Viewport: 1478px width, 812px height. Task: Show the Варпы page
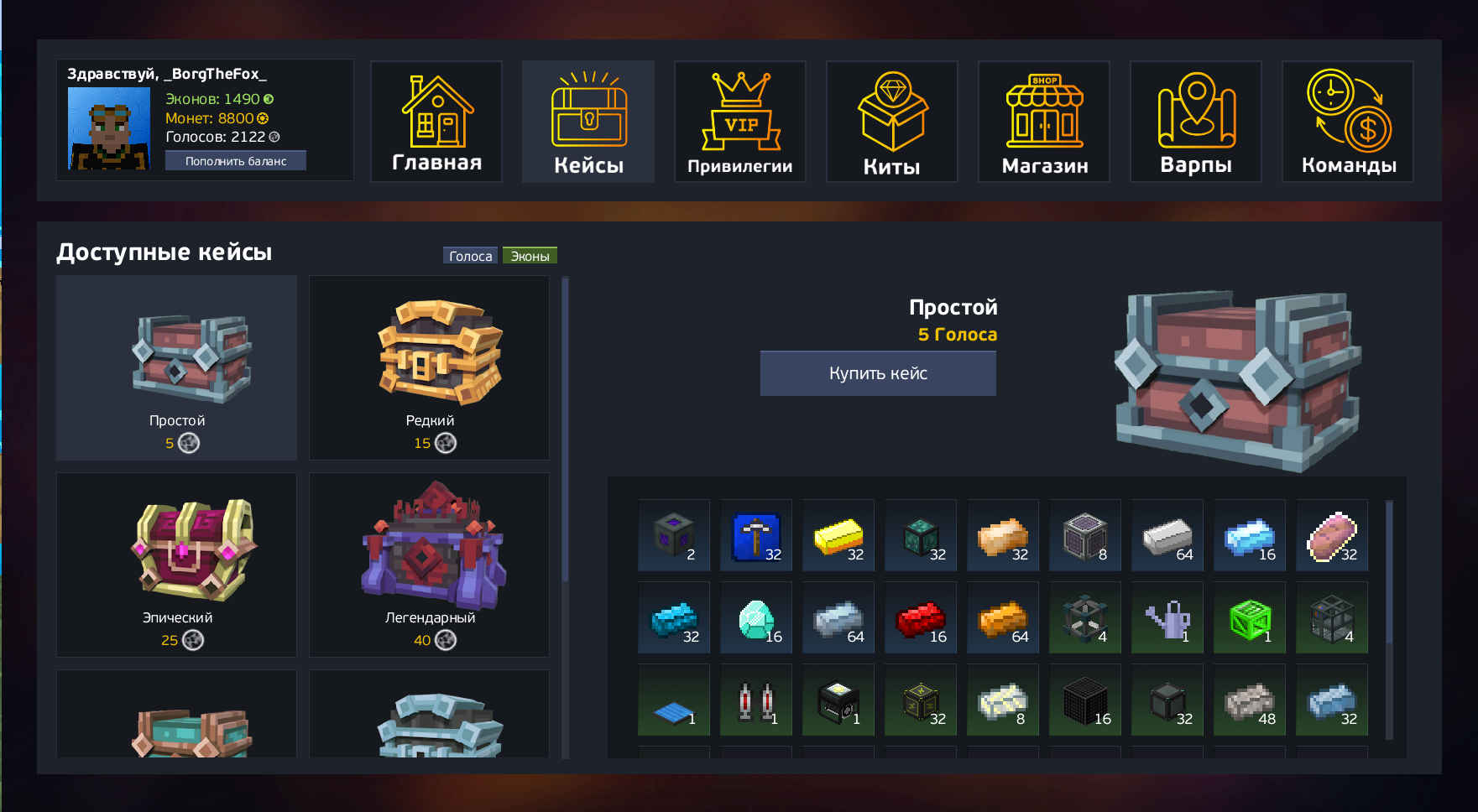click(1196, 122)
